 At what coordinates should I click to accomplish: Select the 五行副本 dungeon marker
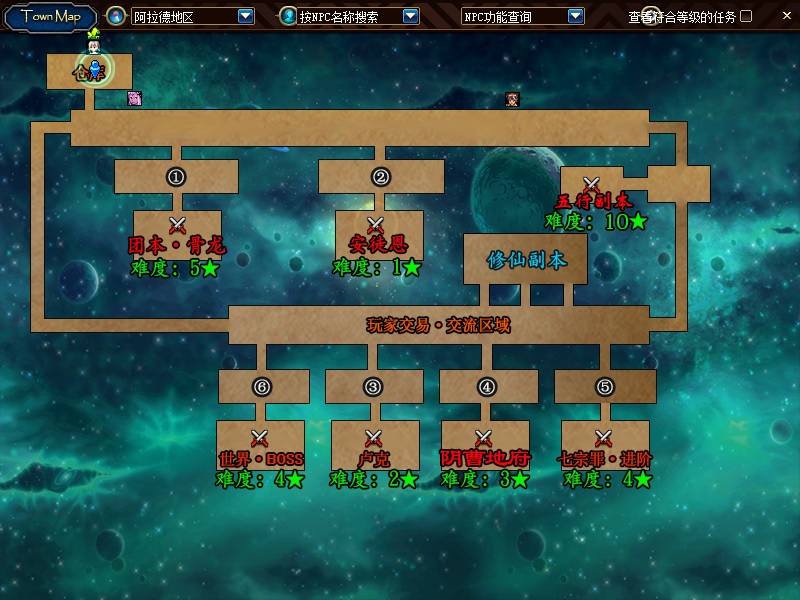(591, 184)
